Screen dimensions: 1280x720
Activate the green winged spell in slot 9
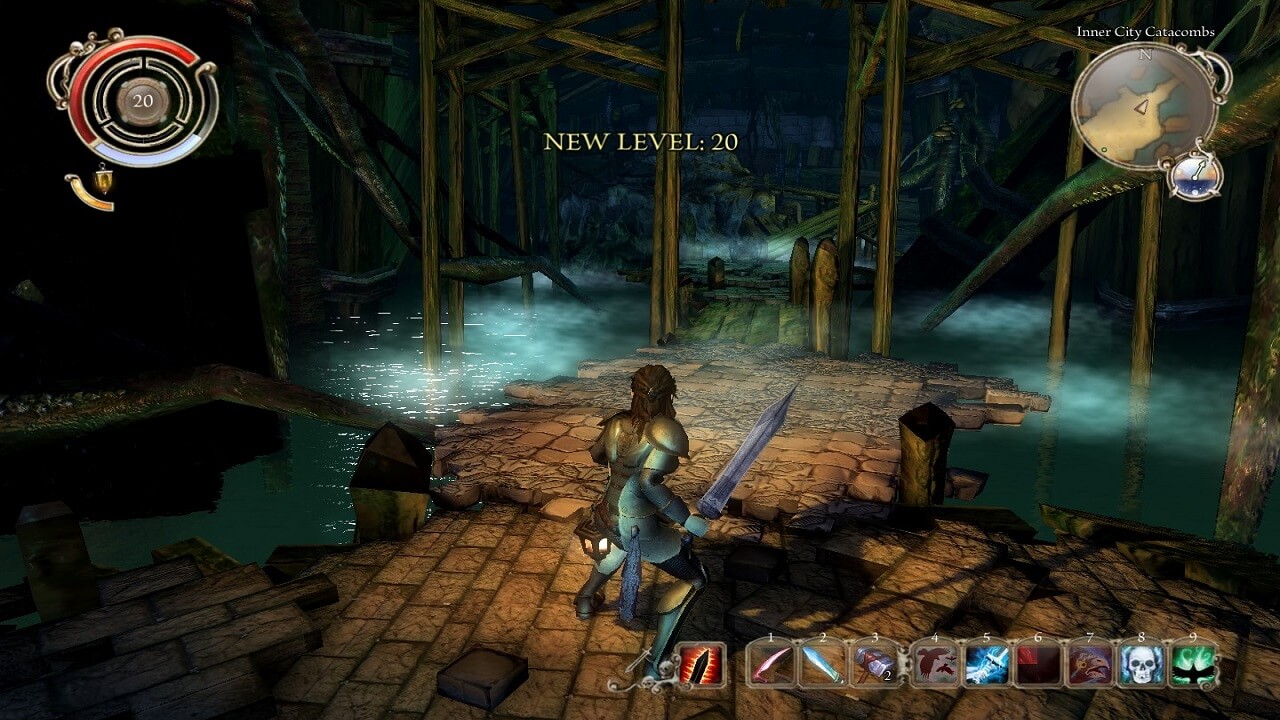(1194, 664)
